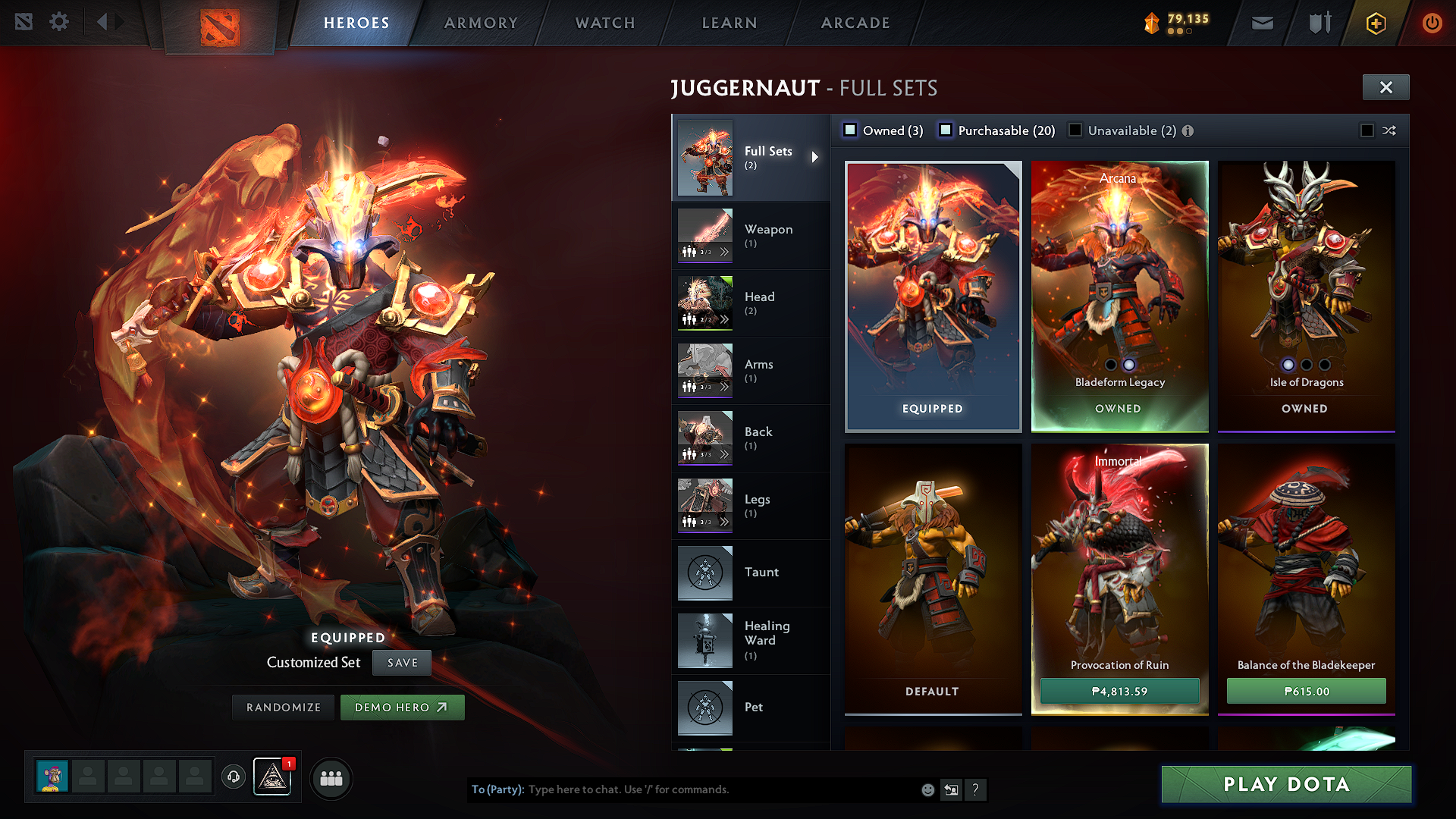Open voice chat headset icon near party slots
This screenshot has width=1456, height=819.
pos(233,777)
